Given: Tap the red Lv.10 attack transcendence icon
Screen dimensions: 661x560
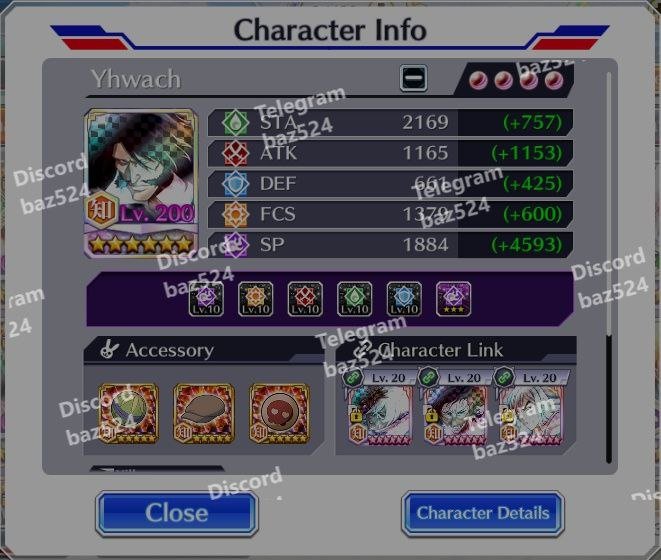Looking at the screenshot, I should [305, 299].
